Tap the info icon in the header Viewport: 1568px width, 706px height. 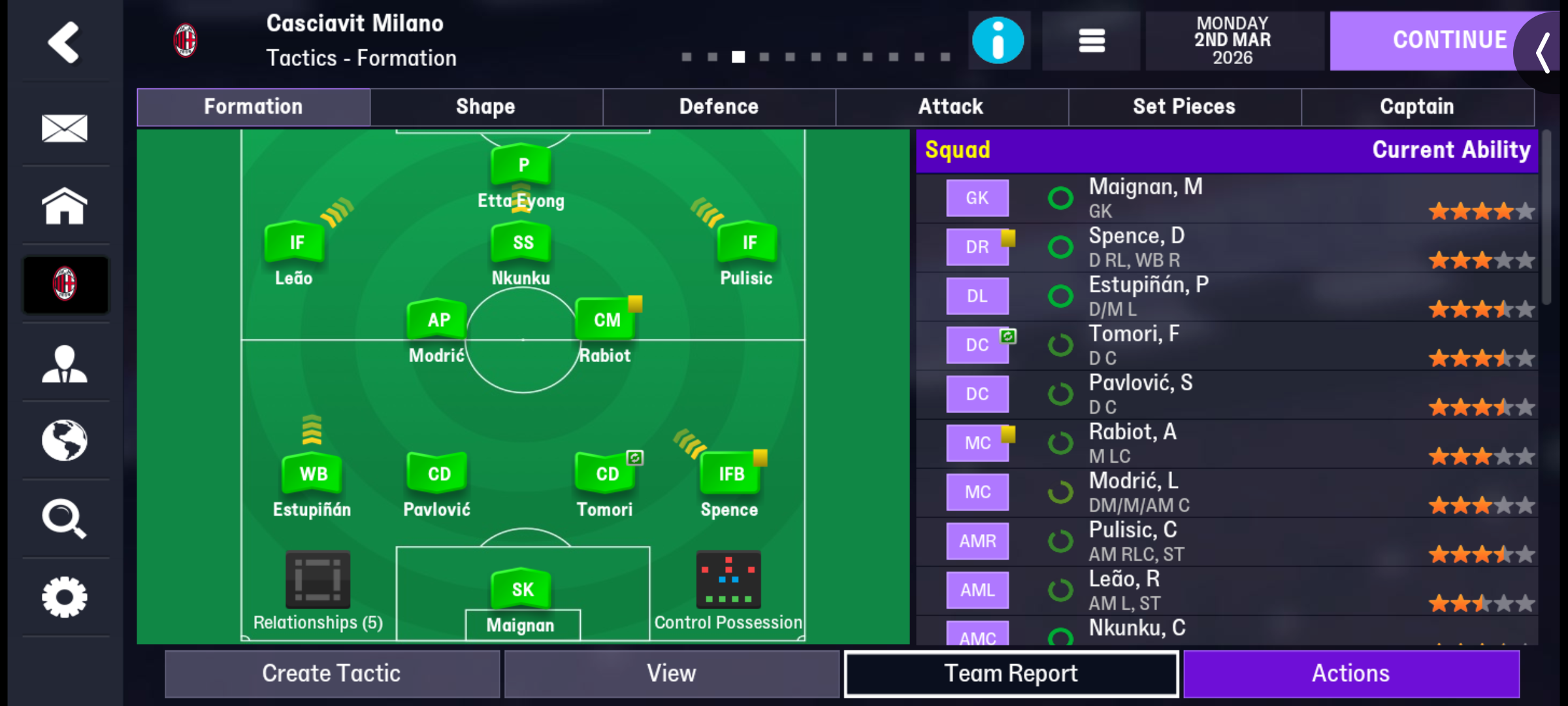(999, 40)
